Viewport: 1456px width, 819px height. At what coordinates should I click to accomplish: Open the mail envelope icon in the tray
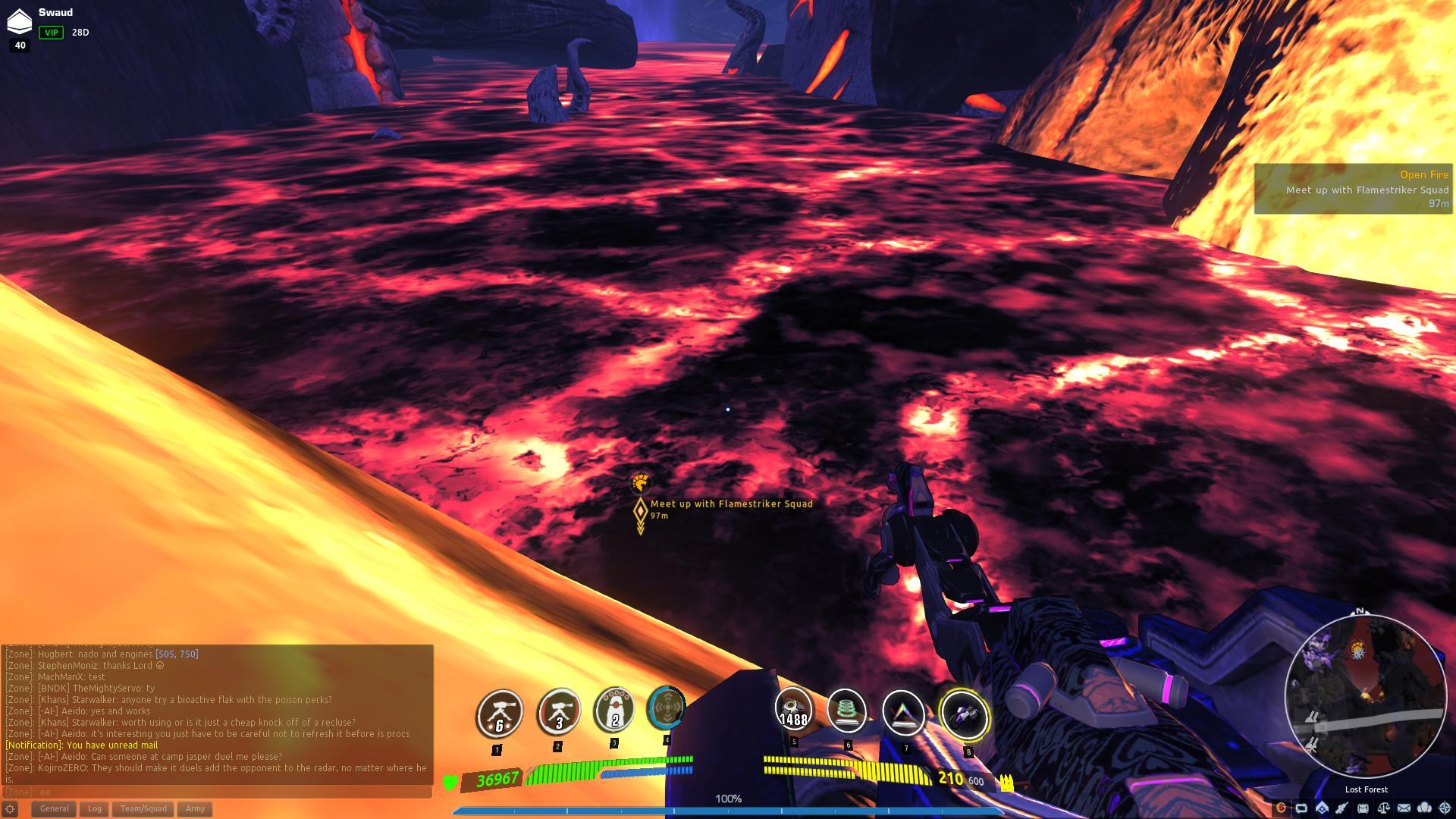coord(1404,809)
